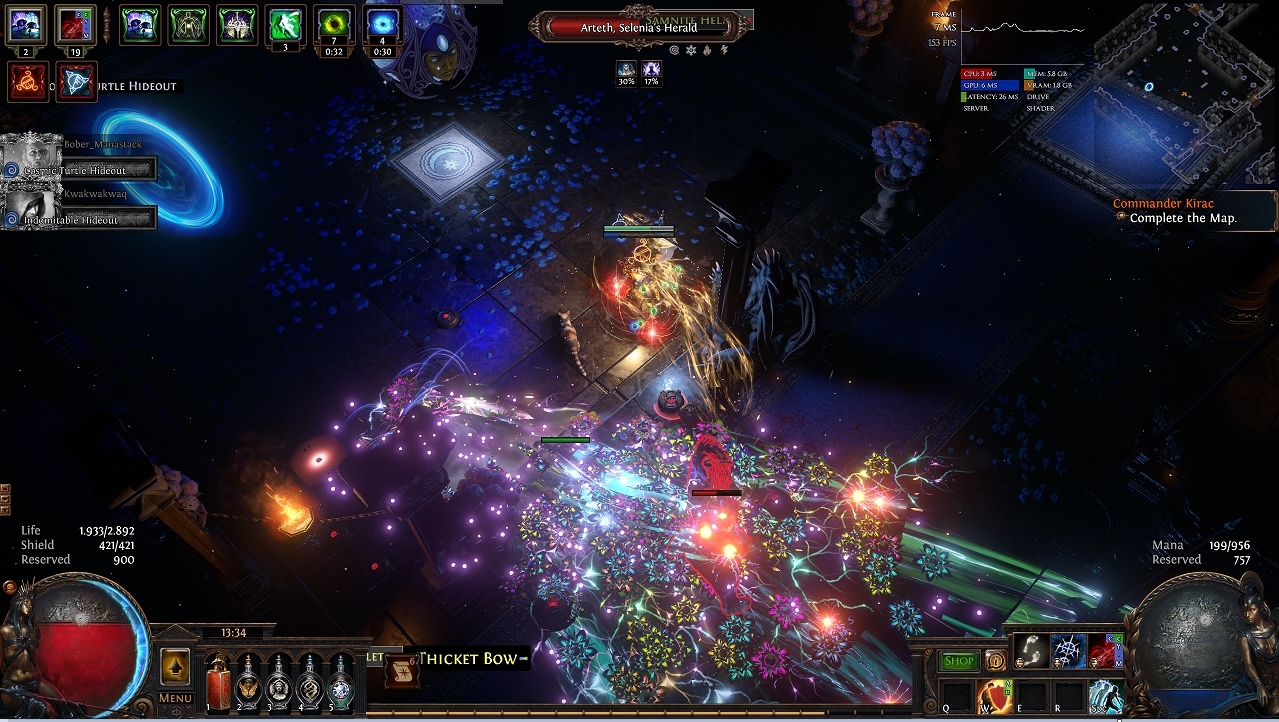Activate the blue running figure skill
Image resolution: width=1279 pixels, height=722 pixels.
pos(1106,696)
